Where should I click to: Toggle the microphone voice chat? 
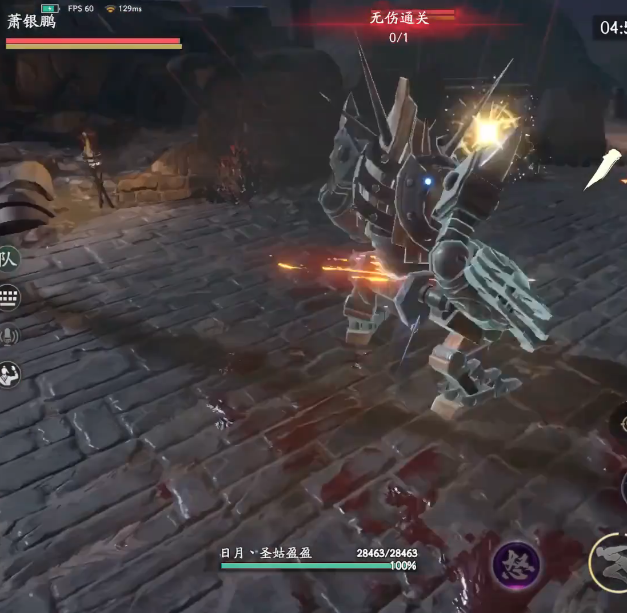click(x=9, y=336)
